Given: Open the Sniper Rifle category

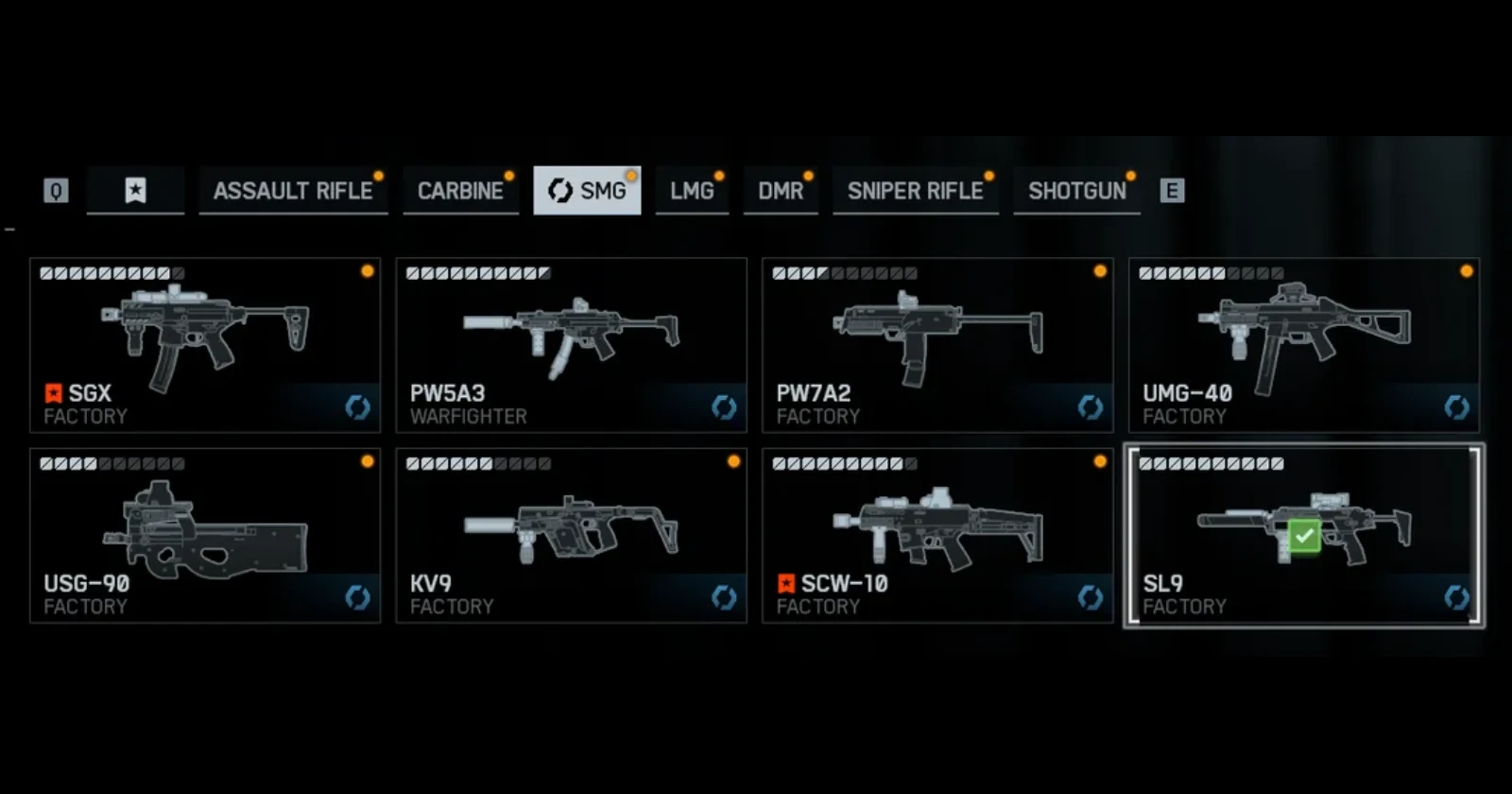Looking at the screenshot, I should tap(915, 191).
